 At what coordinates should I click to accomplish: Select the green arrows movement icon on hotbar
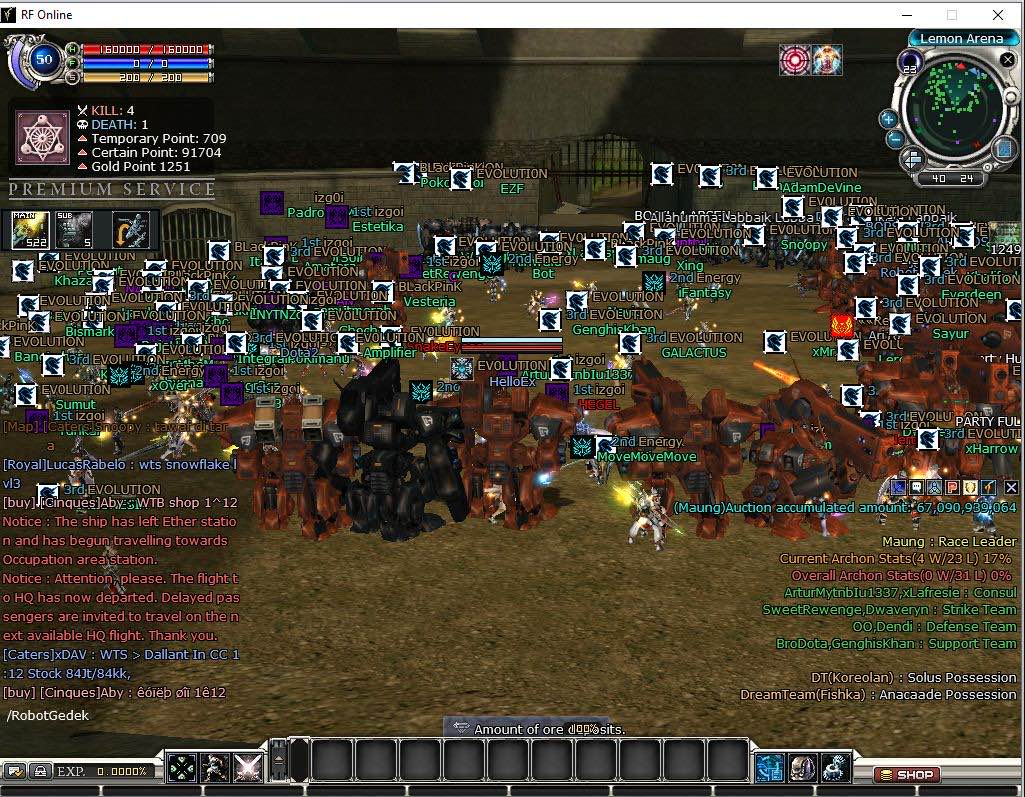point(181,768)
